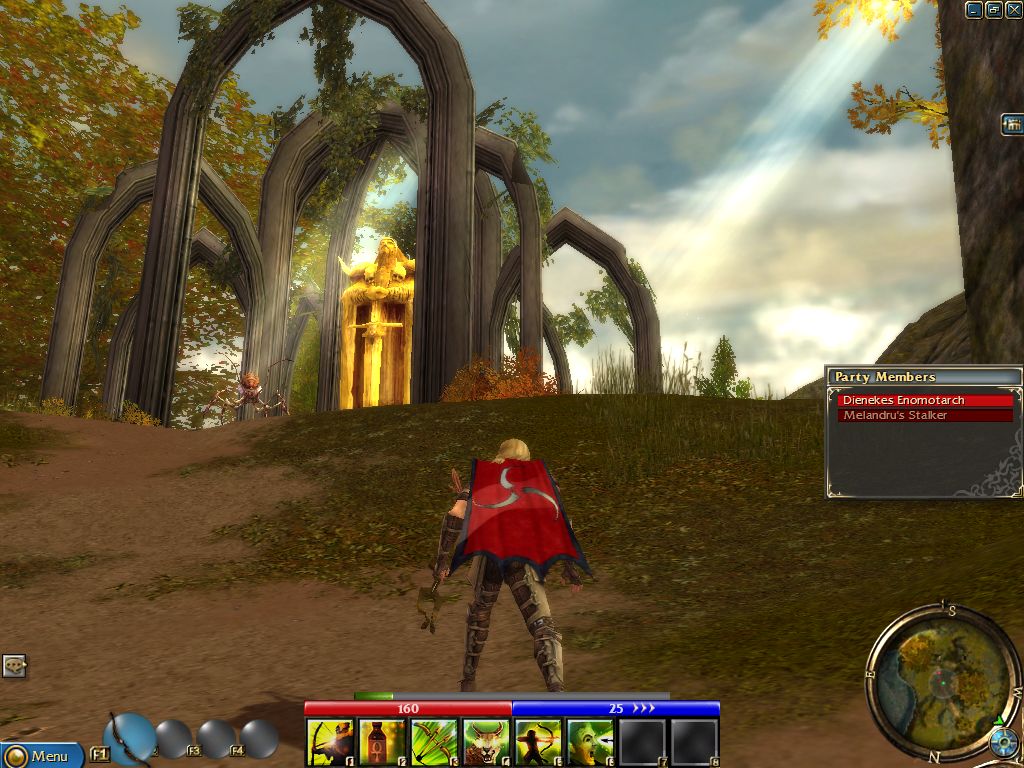Screen dimensions: 1024x768
Task: Trigger the roaring big cat pet skill
Action: (486, 742)
